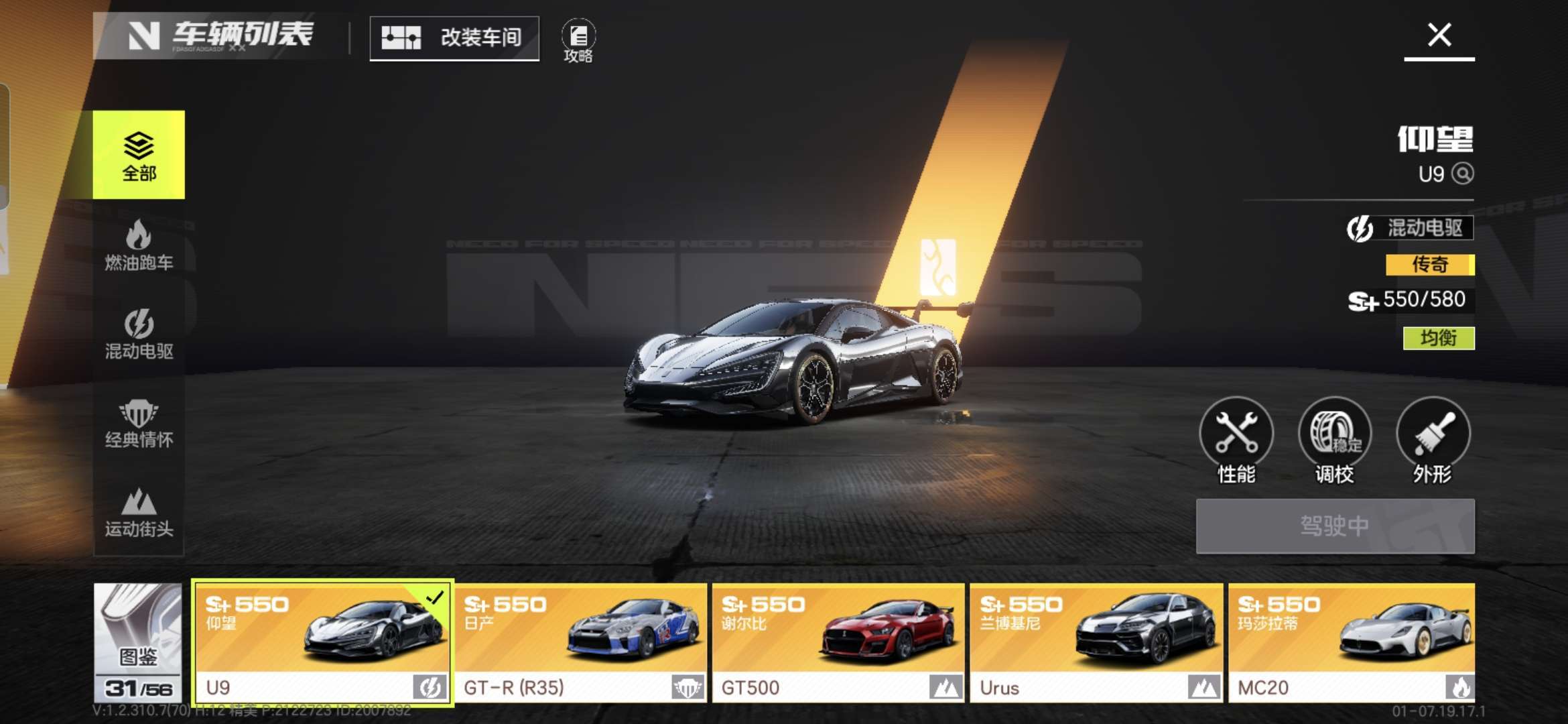Select the Maserati MC20 card
This screenshot has height=724, width=1568.
(x=1351, y=642)
